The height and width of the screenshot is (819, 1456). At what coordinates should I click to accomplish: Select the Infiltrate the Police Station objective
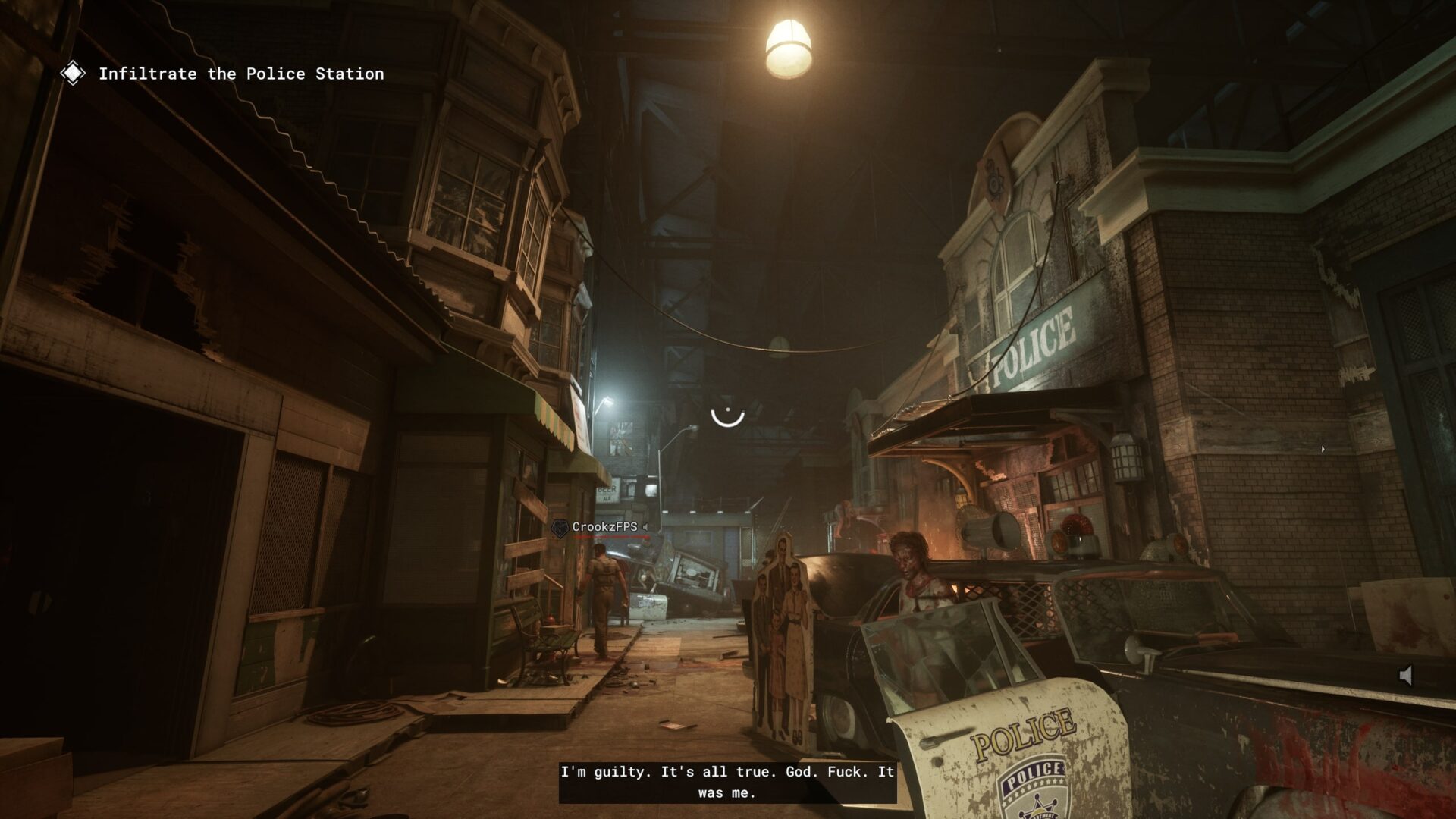(240, 74)
